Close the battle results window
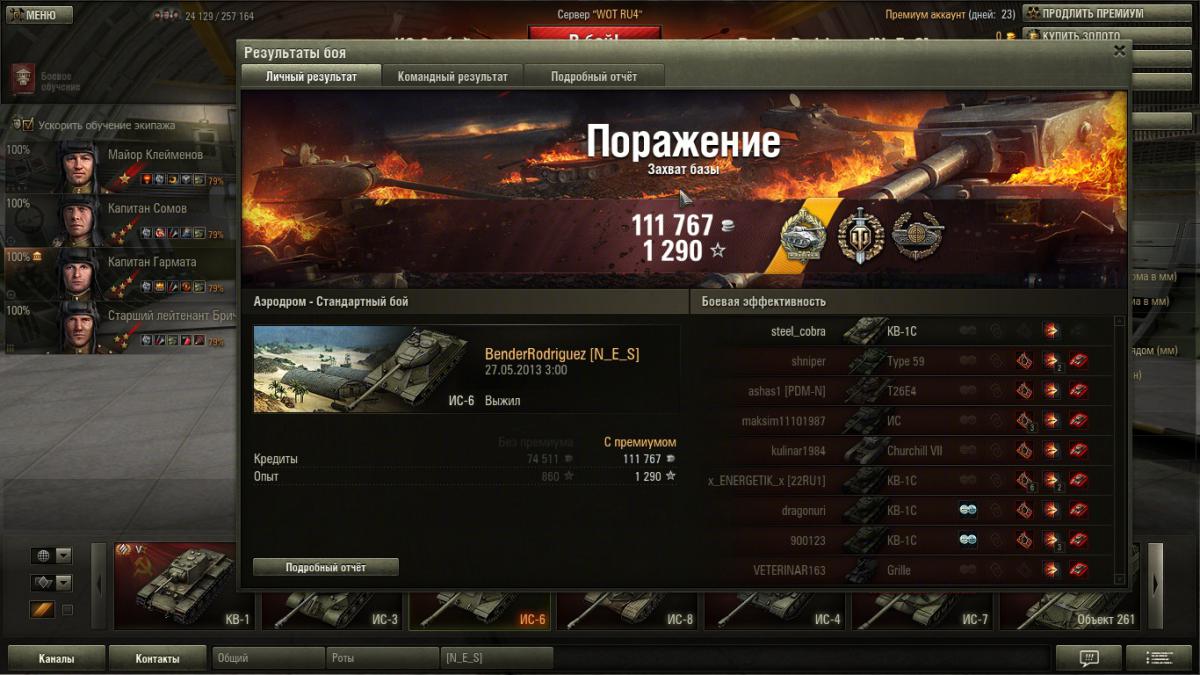 click(x=1119, y=51)
